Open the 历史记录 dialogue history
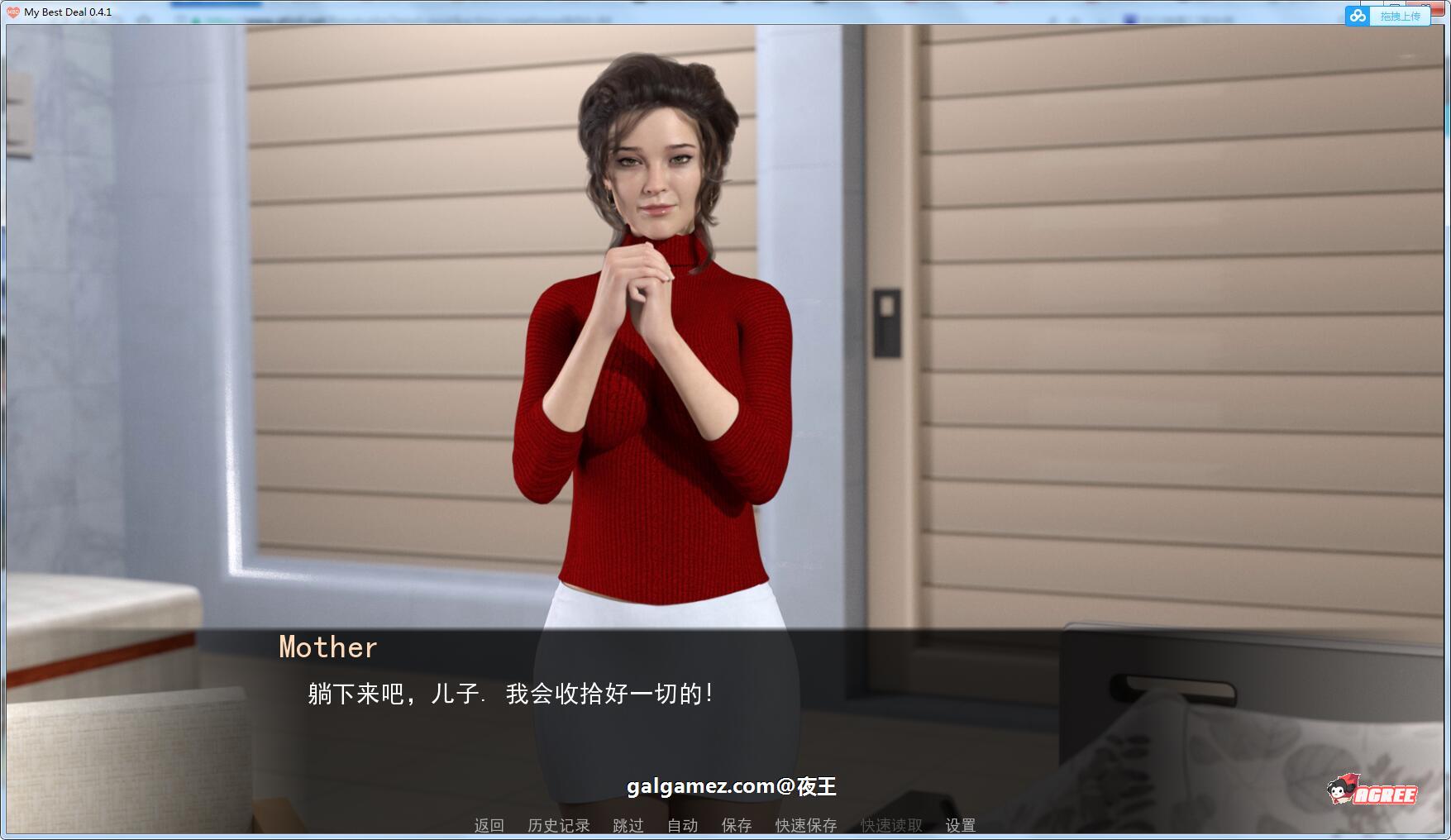 [559, 824]
